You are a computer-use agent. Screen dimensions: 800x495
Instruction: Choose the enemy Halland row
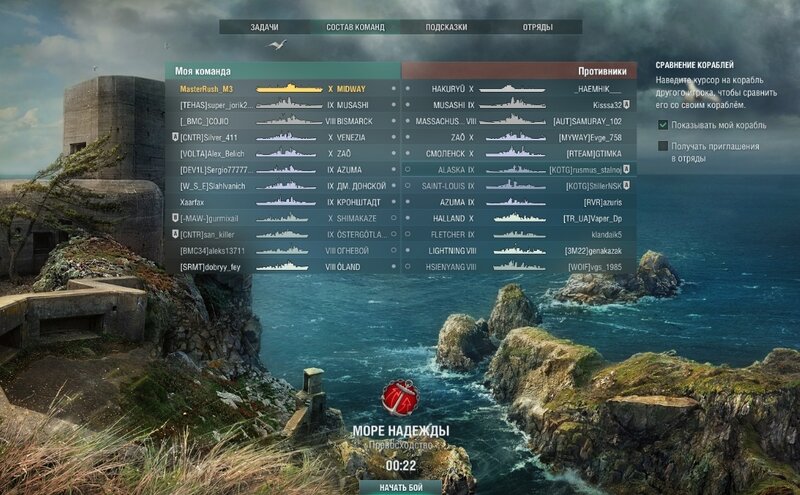(519, 218)
